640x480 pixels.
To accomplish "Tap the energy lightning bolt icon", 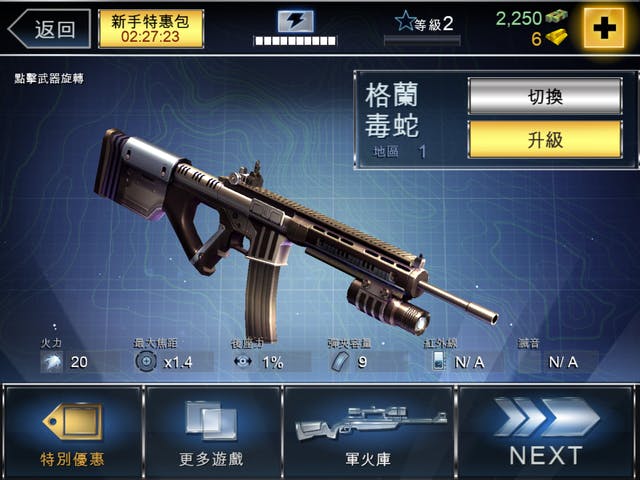I will pos(295,21).
